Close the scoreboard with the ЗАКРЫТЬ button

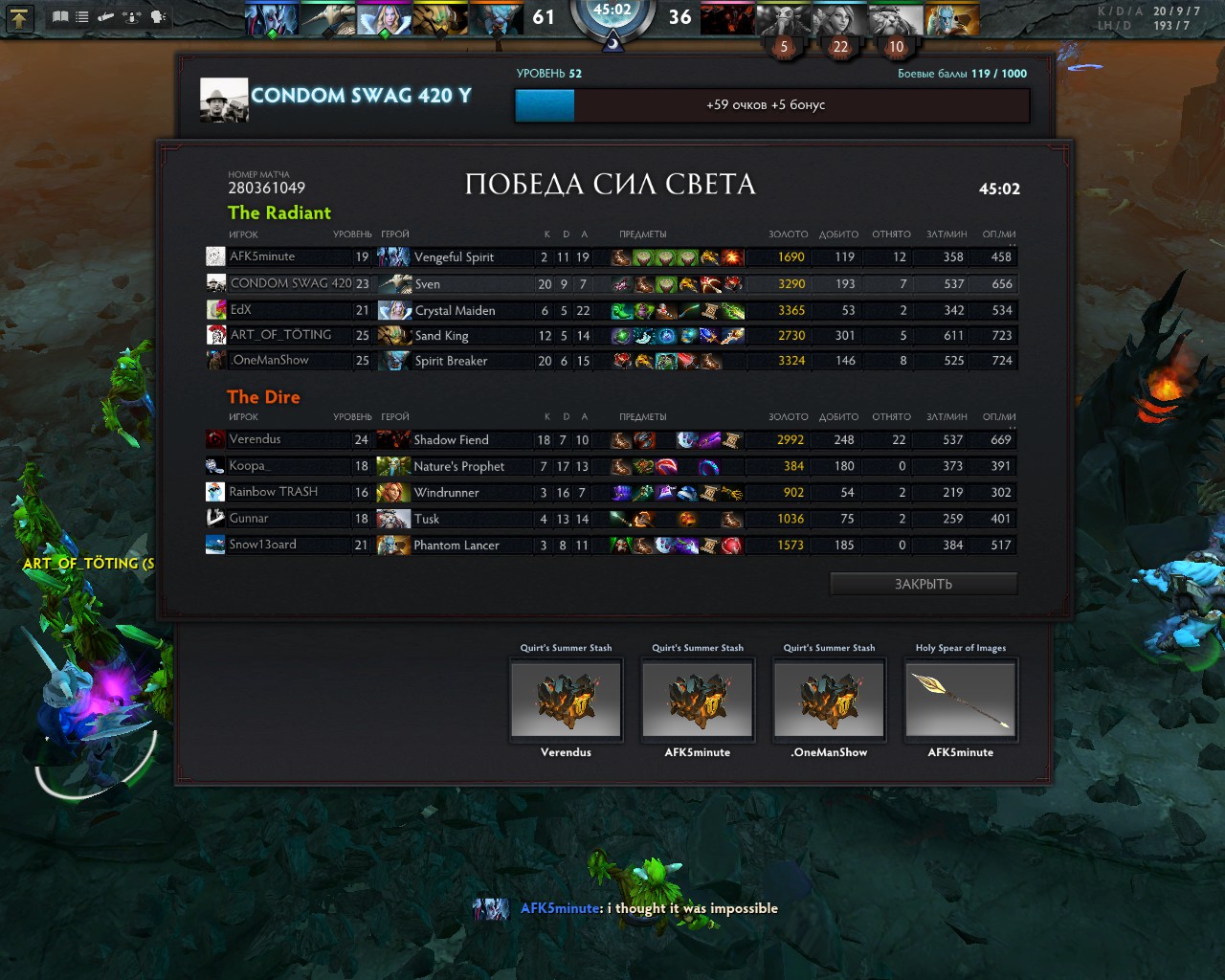point(923,584)
